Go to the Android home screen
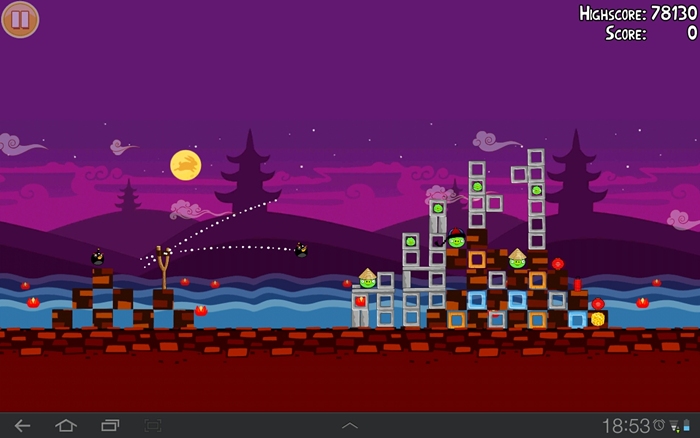 (66, 425)
